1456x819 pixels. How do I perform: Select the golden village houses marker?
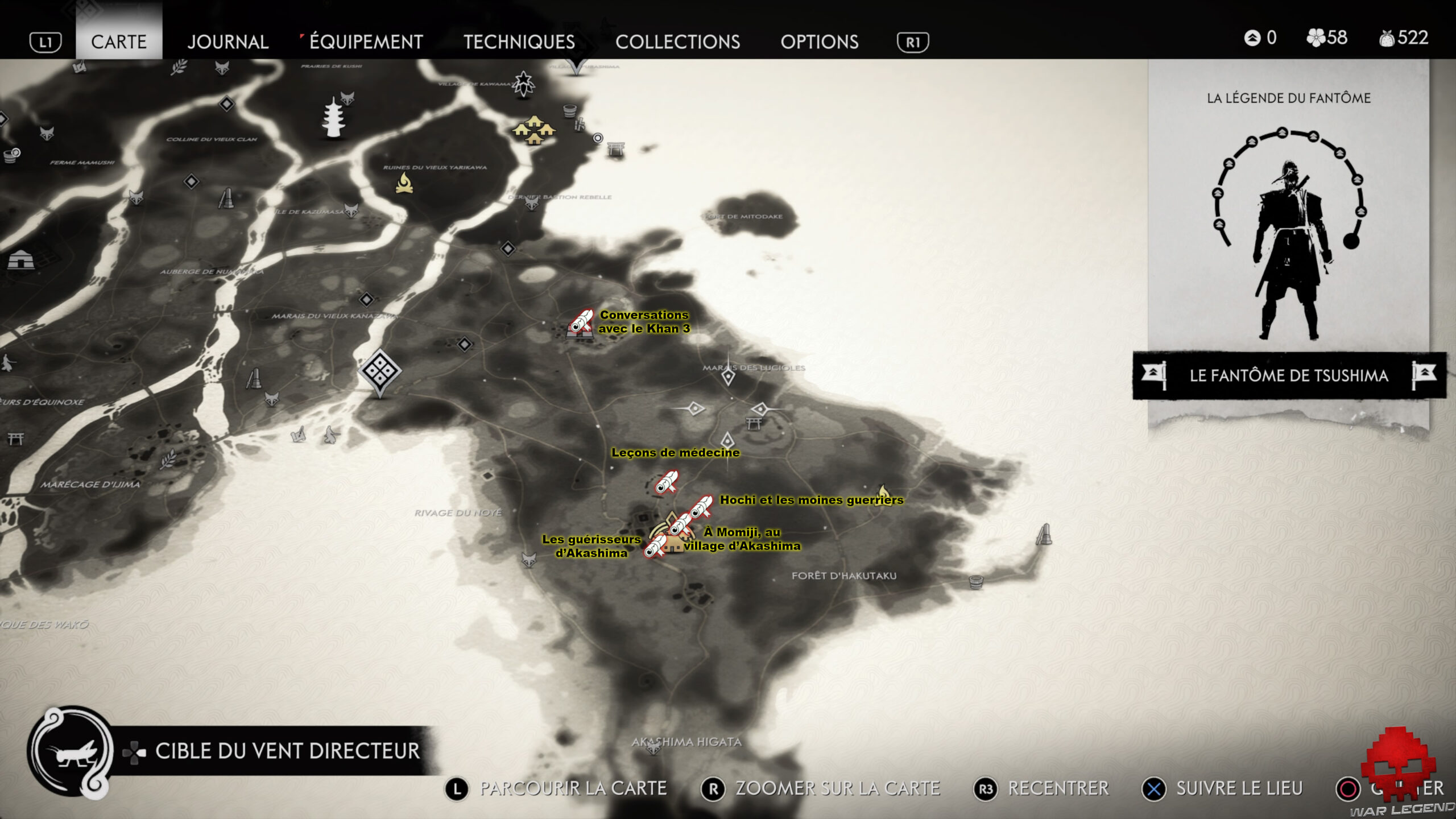tap(533, 130)
